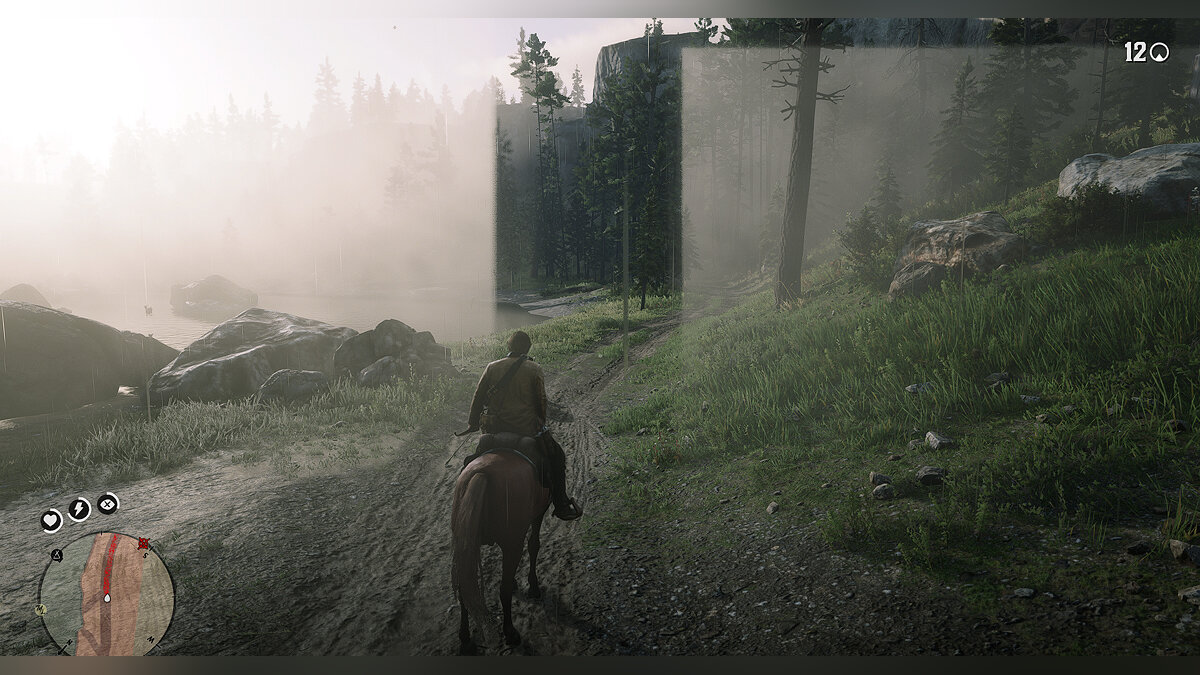
Task: Select the Dead Eye core icon
Action: coord(107,503)
